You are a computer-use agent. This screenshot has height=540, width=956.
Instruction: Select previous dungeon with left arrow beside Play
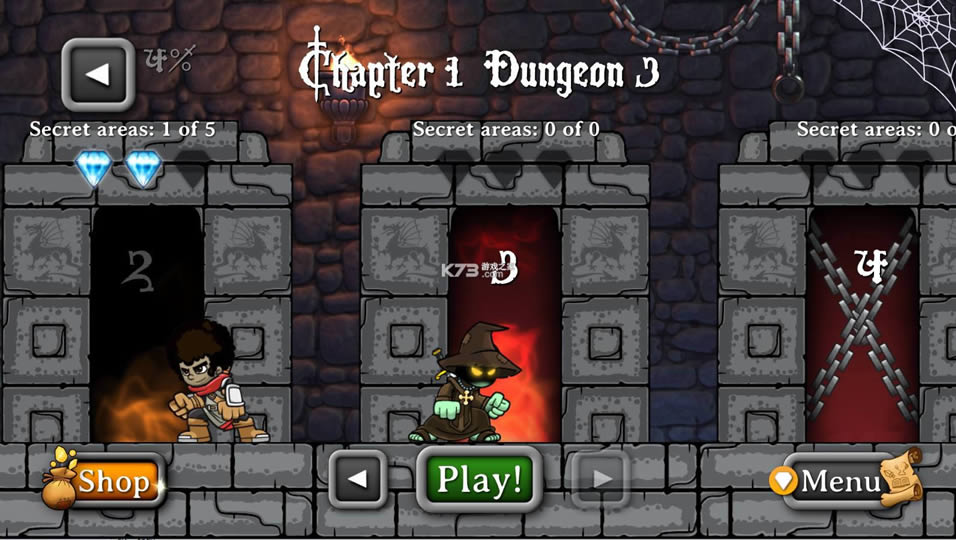358,480
